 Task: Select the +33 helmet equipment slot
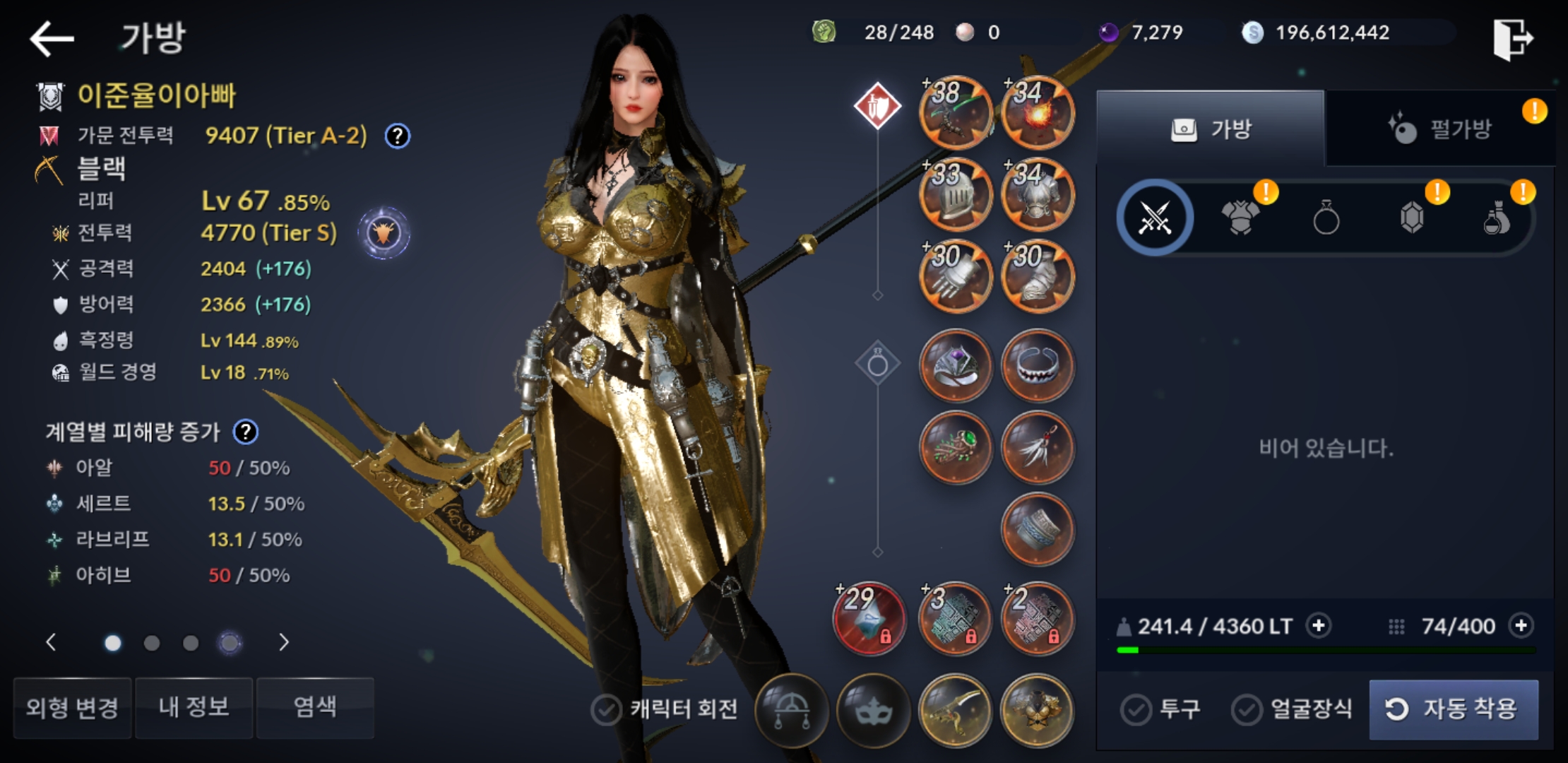click(x=955, y=195)
